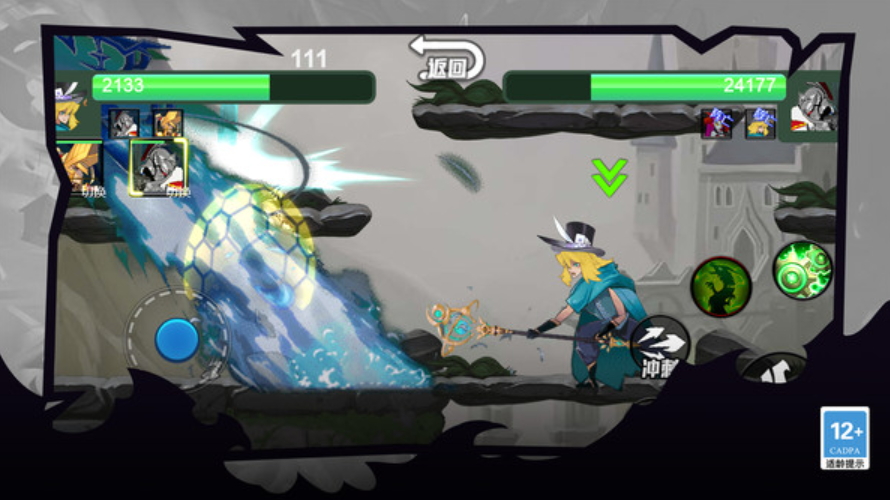Click the 返回 (return) button
The image size is (890, 500).
(x=447, y=59)
